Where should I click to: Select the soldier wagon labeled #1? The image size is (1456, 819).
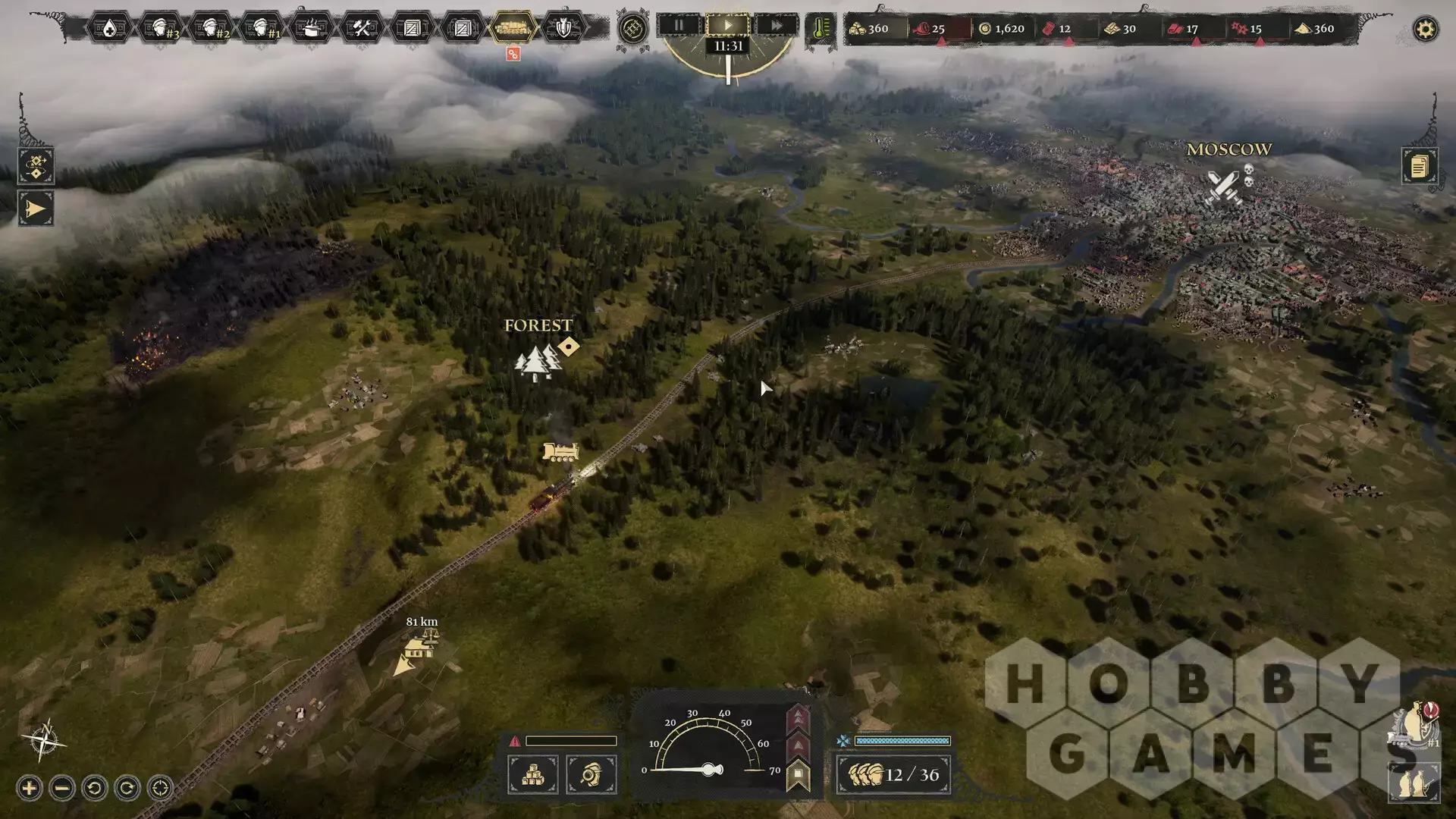pos(262,29)
